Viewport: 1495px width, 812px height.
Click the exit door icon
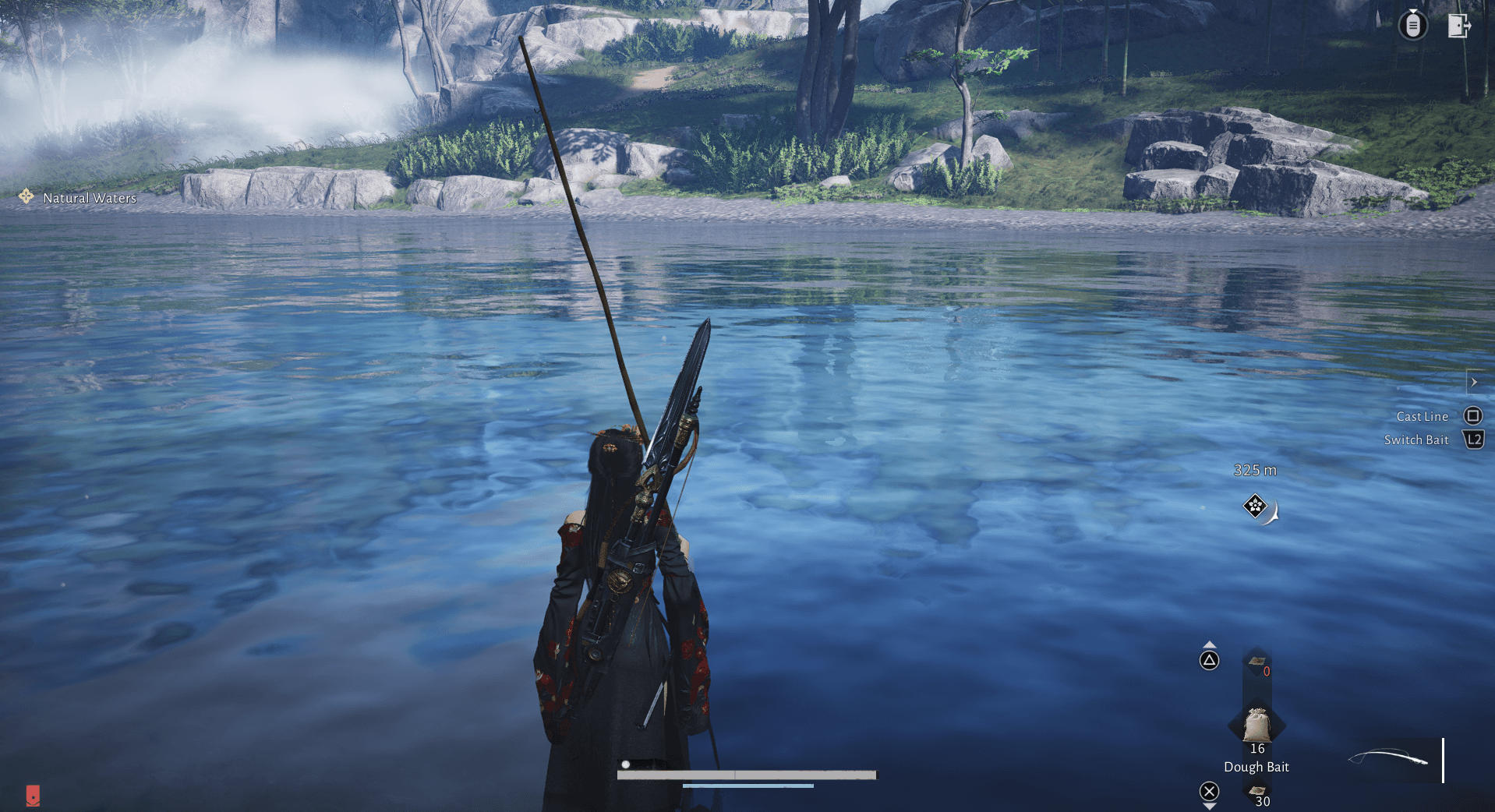click(1458, 26)
